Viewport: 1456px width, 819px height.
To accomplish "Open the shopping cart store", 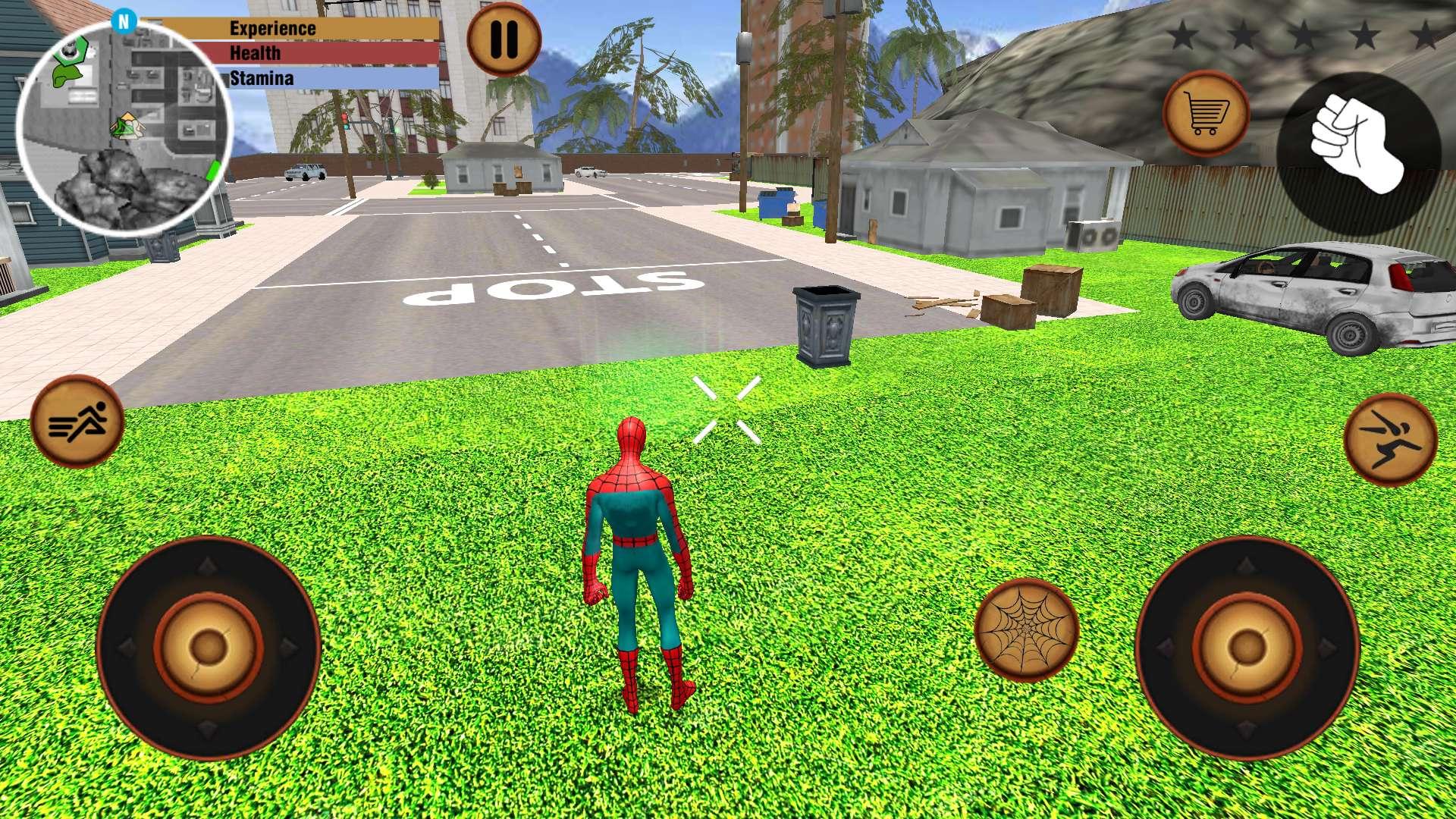I will 1205,114.
